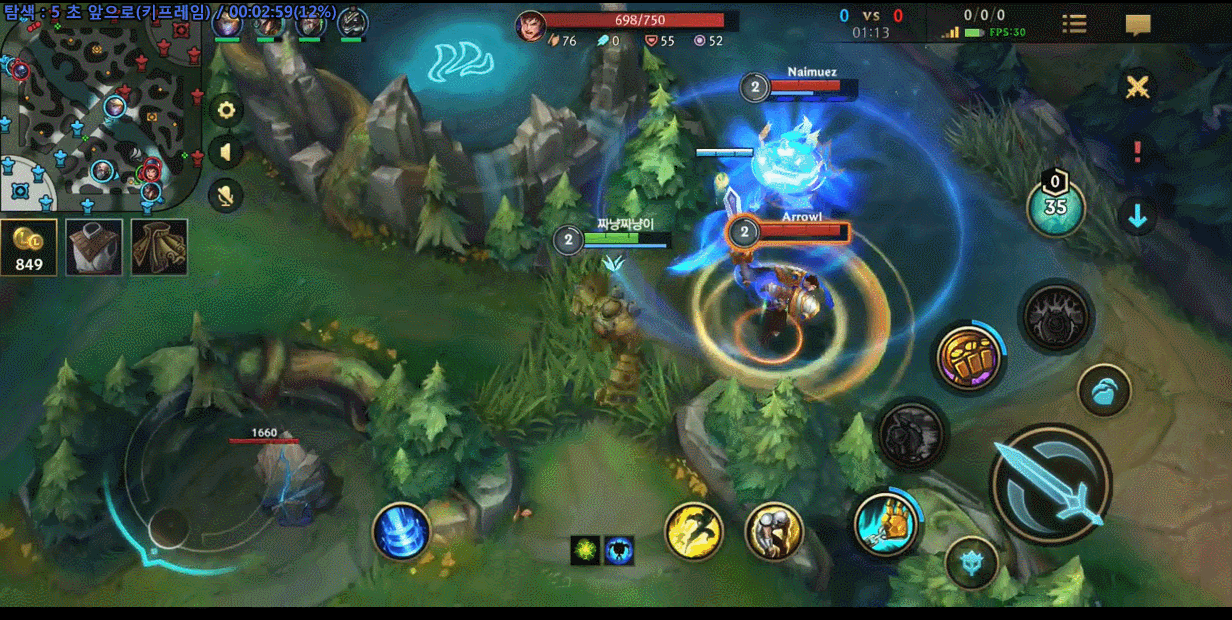Send the red exclamation danger ping
Image resolution: width=1232 pixels, height=620 pixels.
pyautogui.click(x=1137, y=152)
